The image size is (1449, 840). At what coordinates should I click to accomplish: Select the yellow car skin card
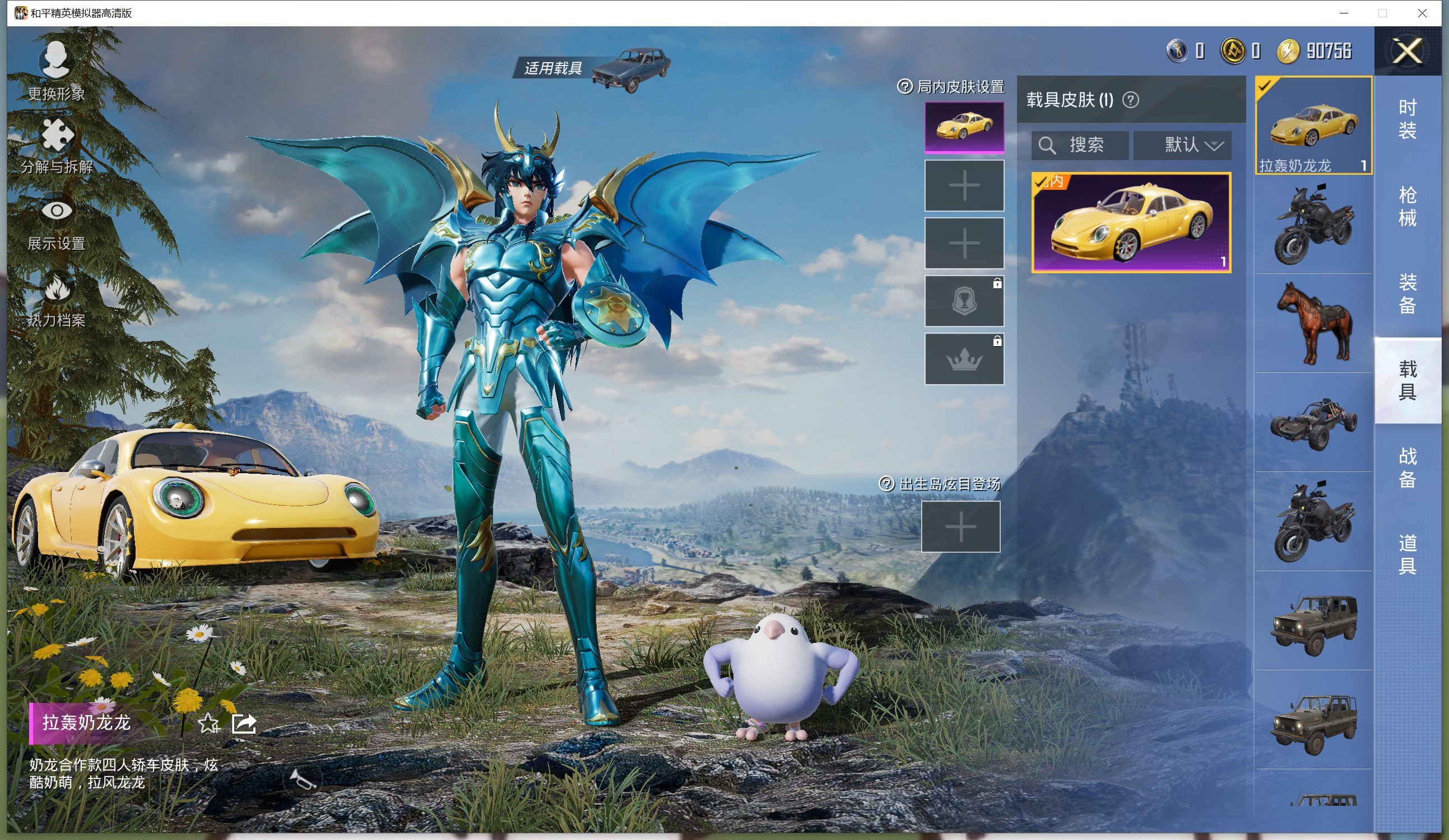(x=1131, y=223)
